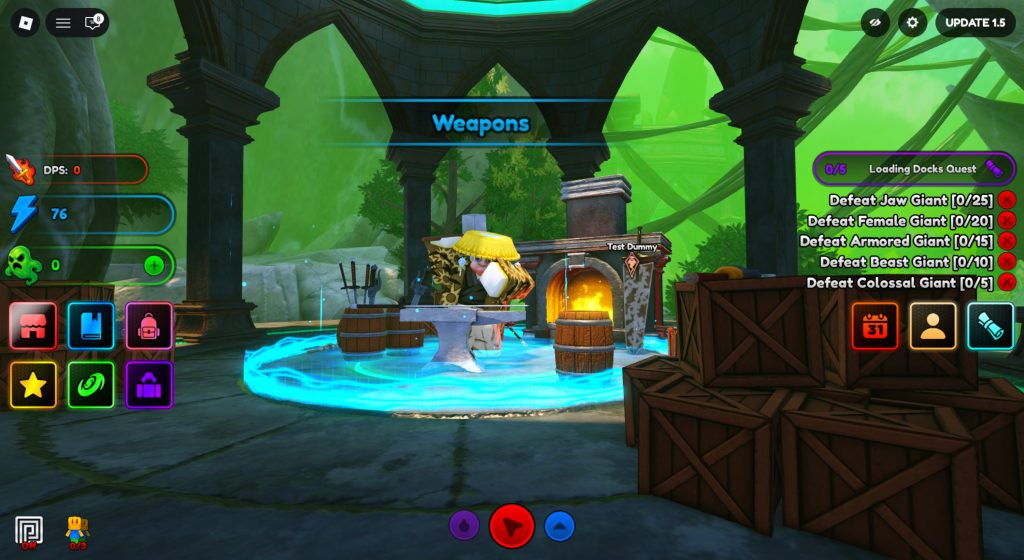Click the character icon showing 0/3

pos(77,530)
